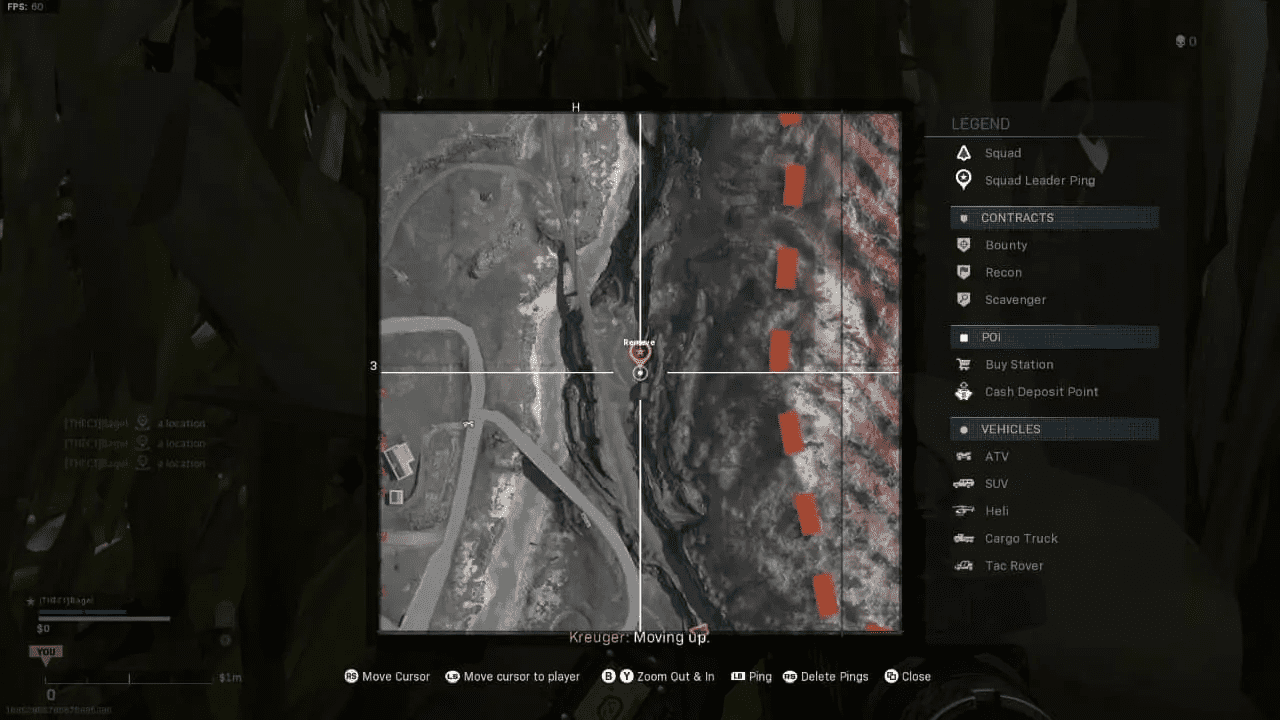Select the SUV vehicle icon
This screenshot has height=720, width=1280.
963,483
